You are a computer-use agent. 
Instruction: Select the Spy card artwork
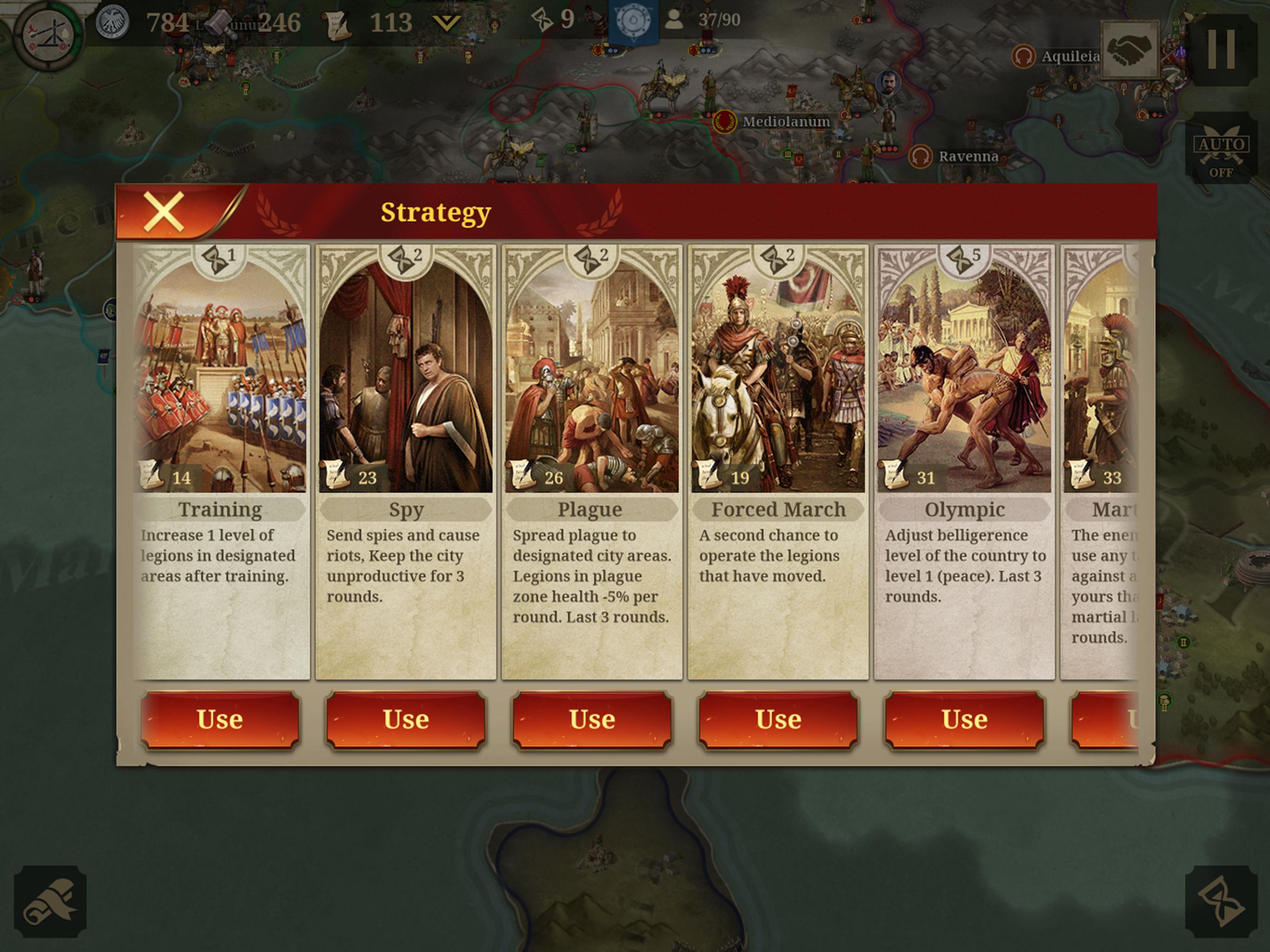pyautogui.click(x=406, y=373)
